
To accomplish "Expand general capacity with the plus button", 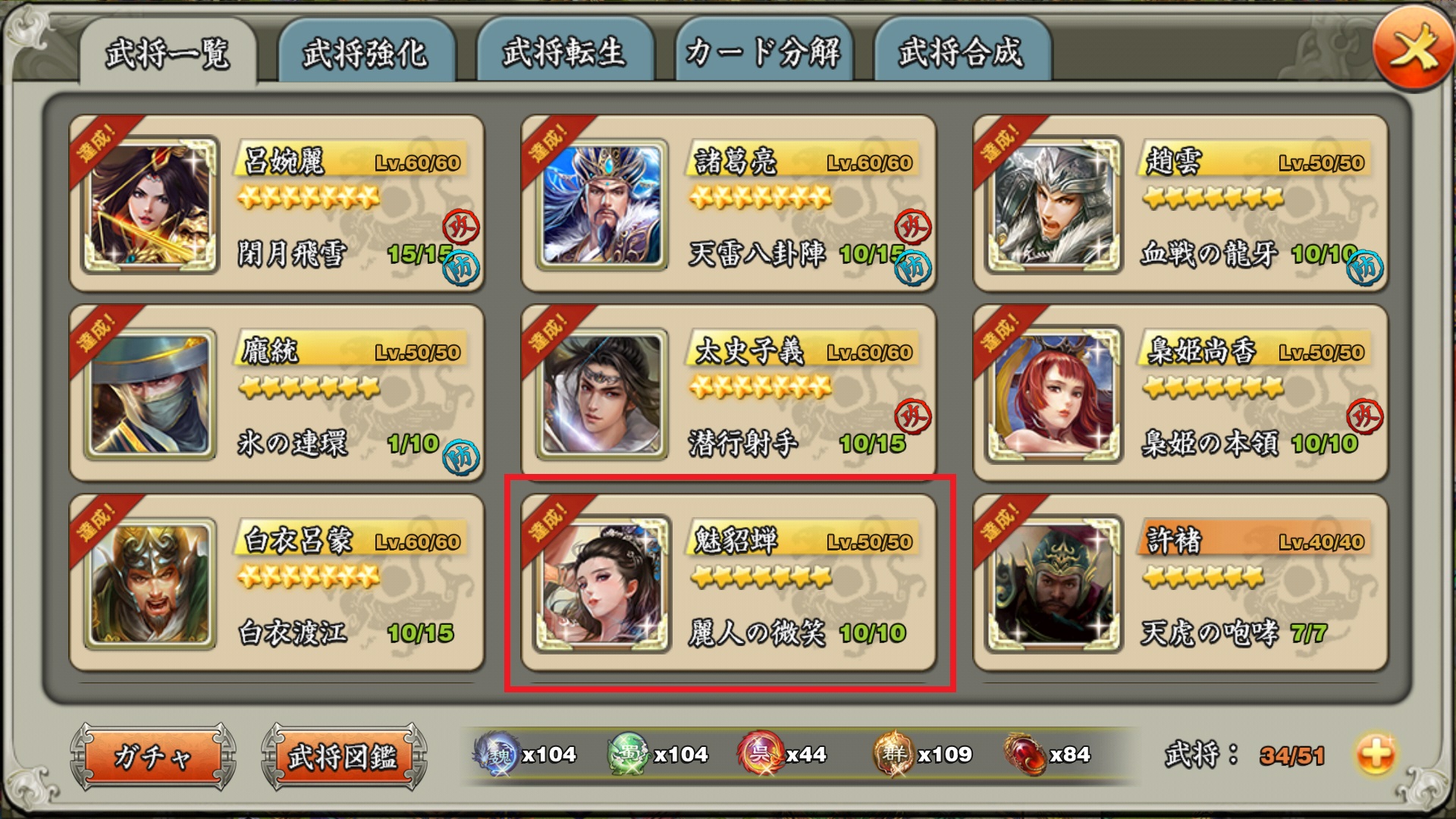I will (1376, 755).
